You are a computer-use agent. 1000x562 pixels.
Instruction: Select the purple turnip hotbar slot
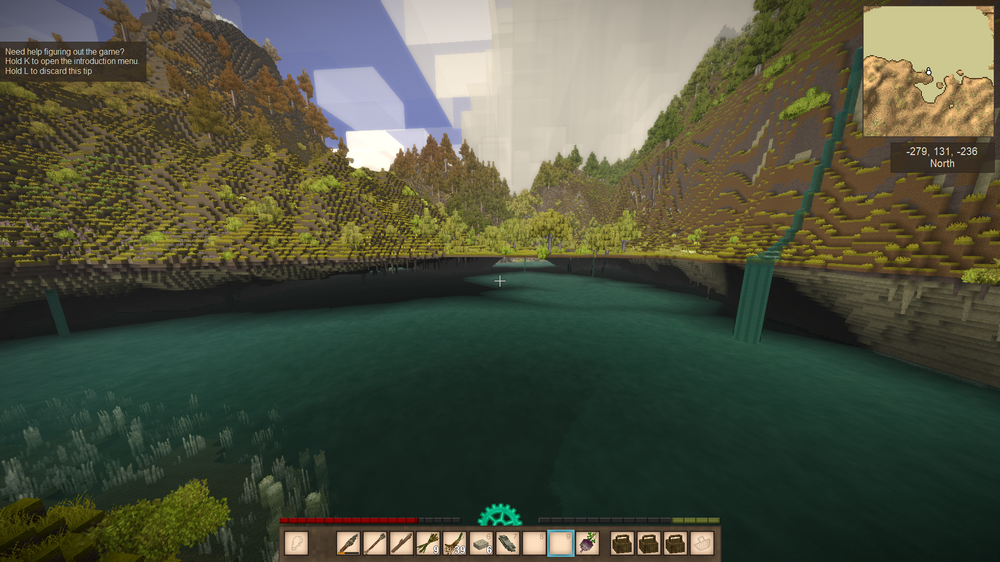click(x=587, y=543)
